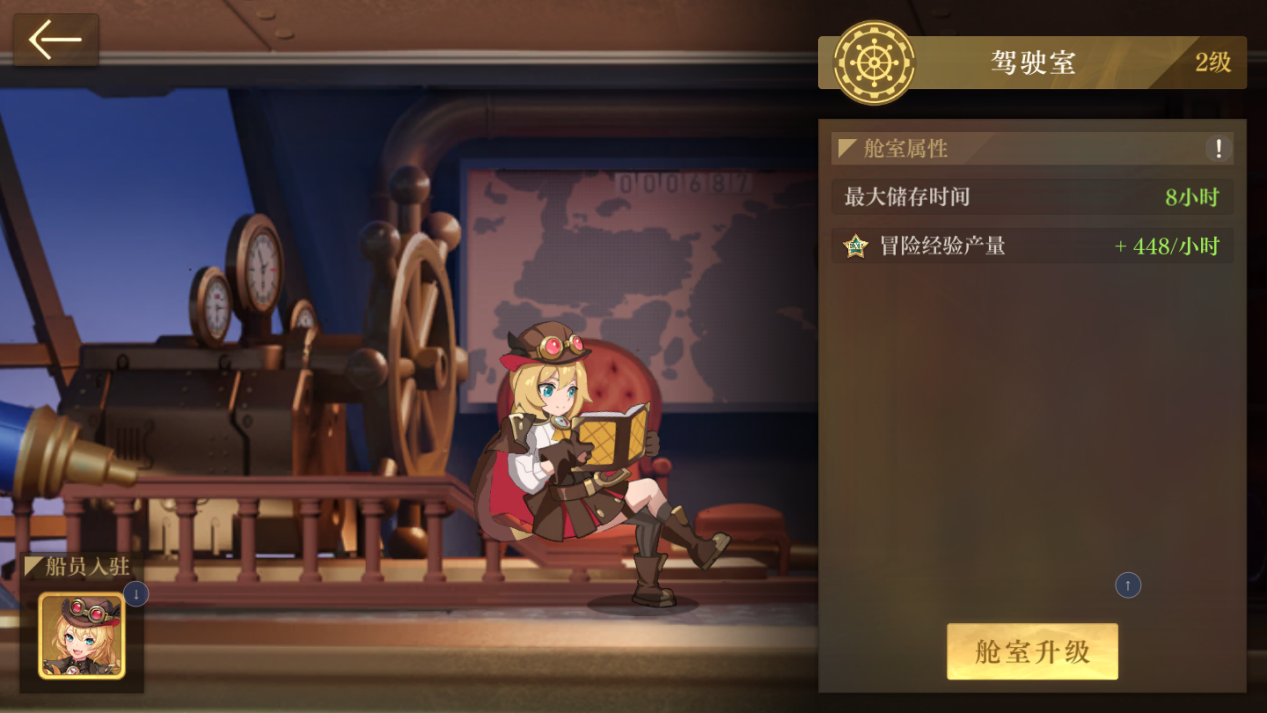Click the up-arrow badge above upgrade button

point(1128,585)
